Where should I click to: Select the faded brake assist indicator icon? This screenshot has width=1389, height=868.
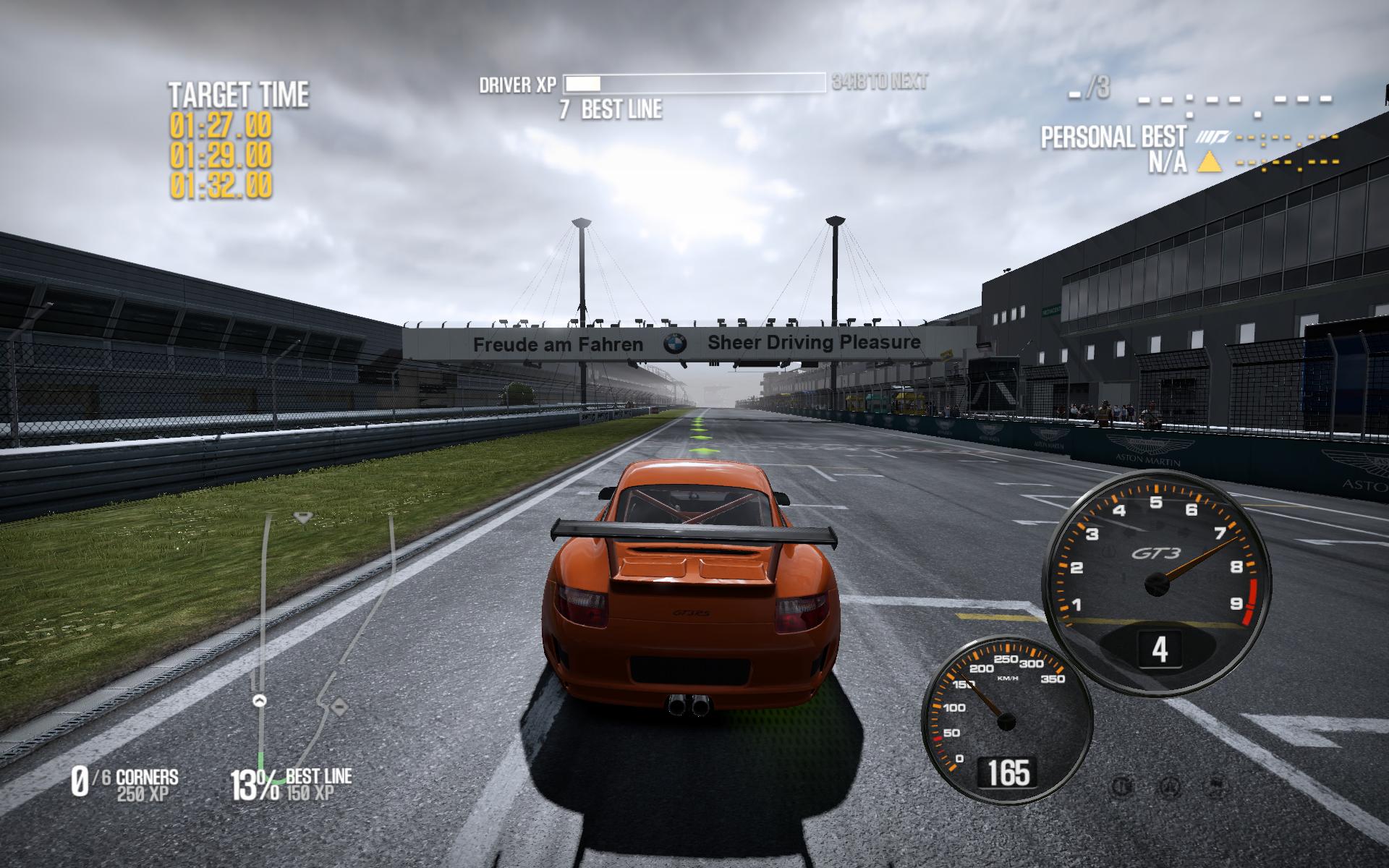(1123, 786)
